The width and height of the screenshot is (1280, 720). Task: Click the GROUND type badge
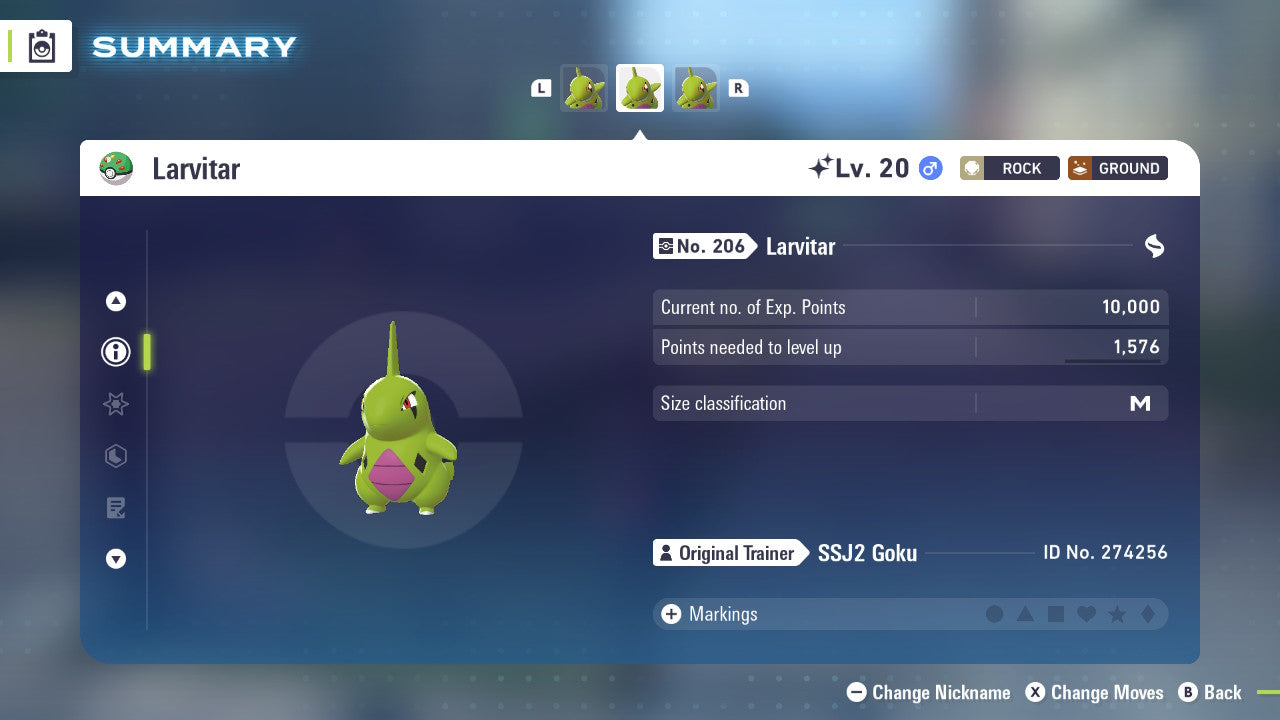coord(1117,168)
